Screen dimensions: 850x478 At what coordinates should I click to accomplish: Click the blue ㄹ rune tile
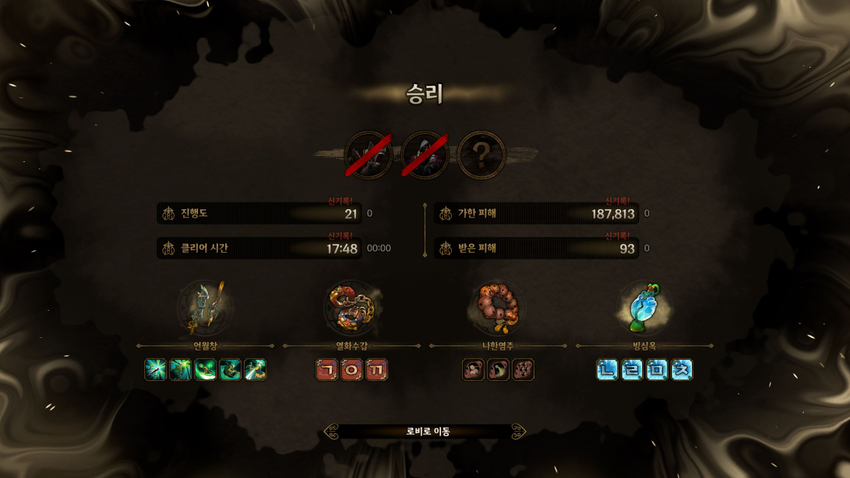632,370
